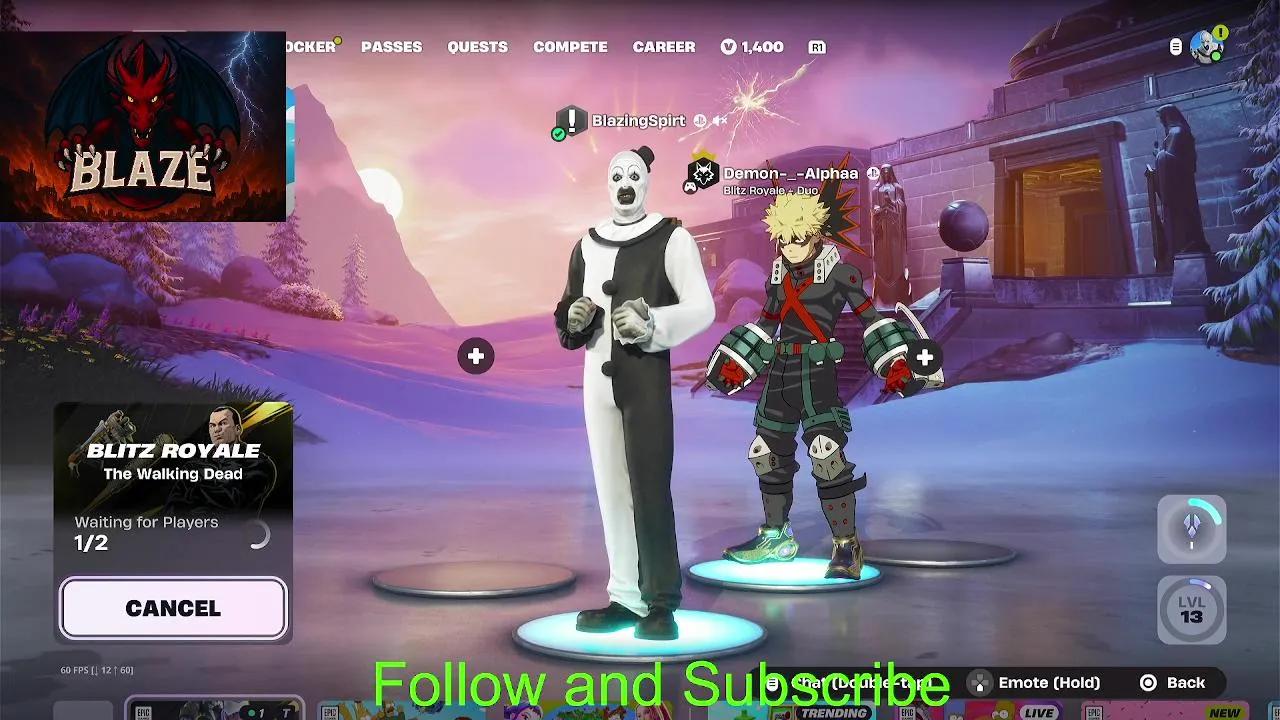Switch to the QUESTS tab
The height and width of the screenshot is (720, 1280).
pos(477,46)
